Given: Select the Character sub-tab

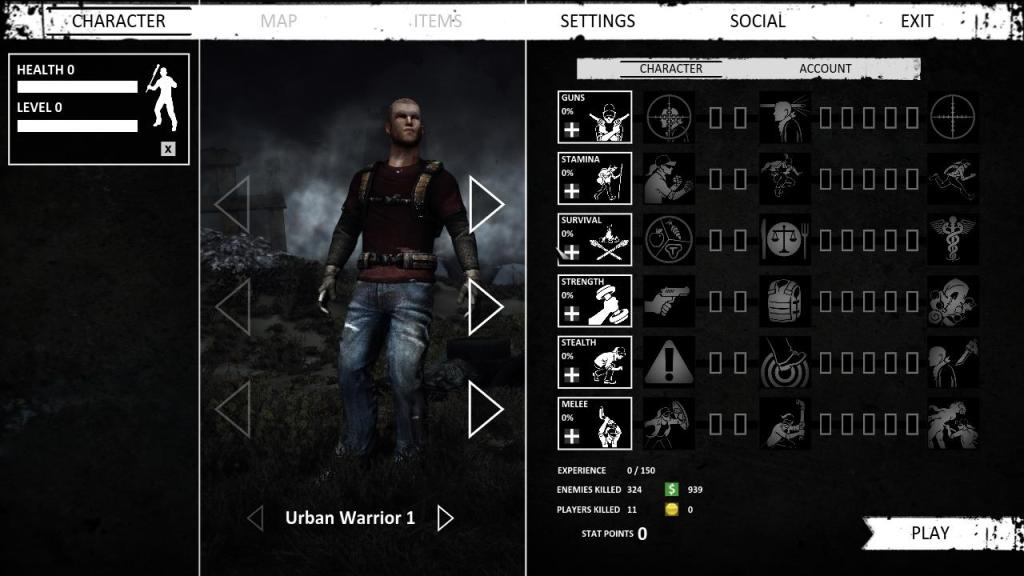Looking at the screenshot, I should coord(671,69).
